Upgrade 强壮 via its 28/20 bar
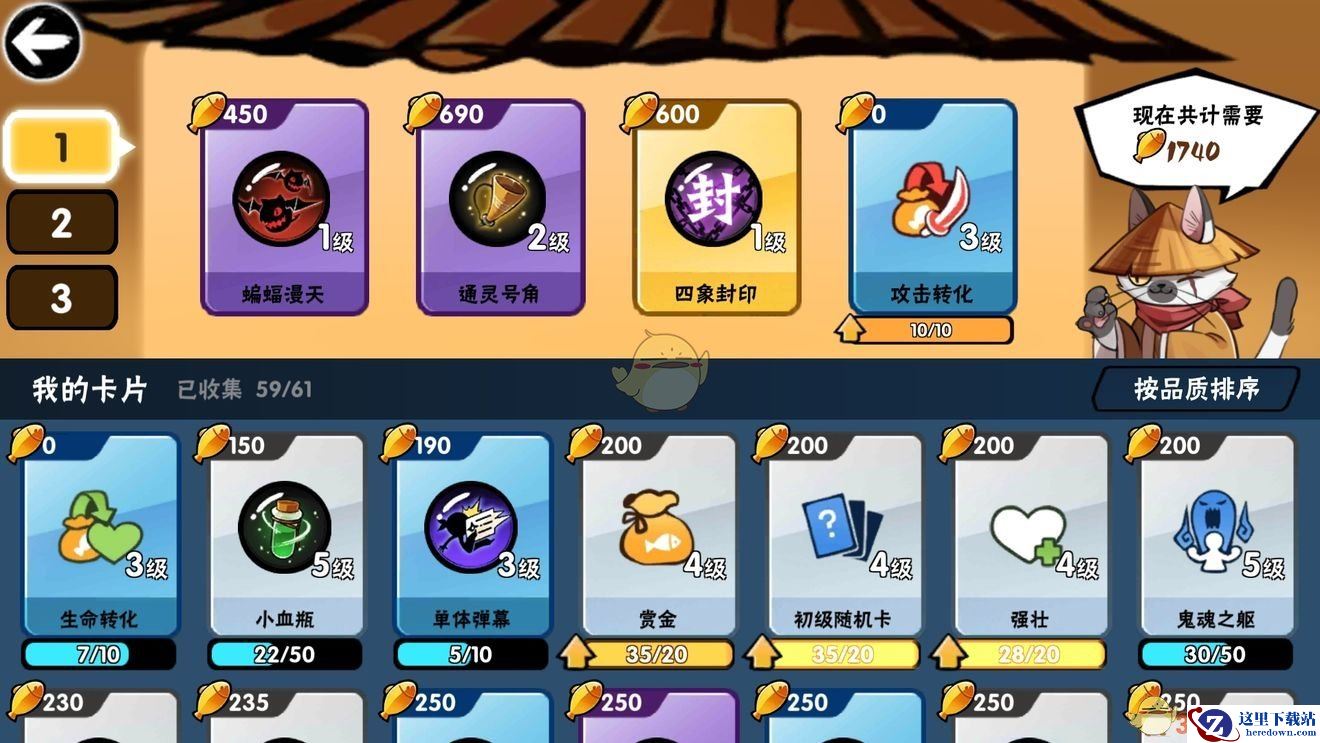 tap(1018, 655)
